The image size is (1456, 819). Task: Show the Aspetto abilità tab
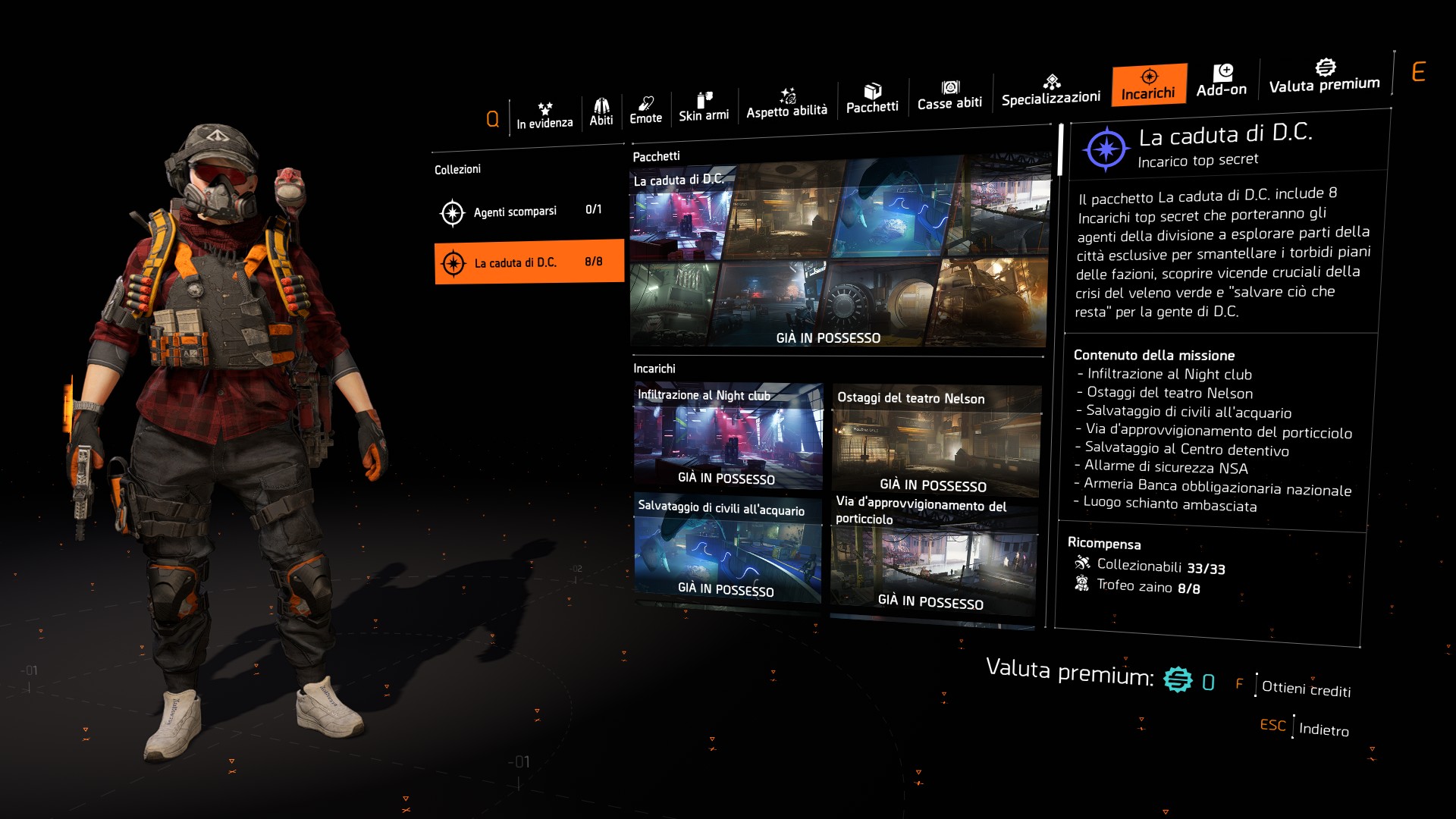point(786,103)
